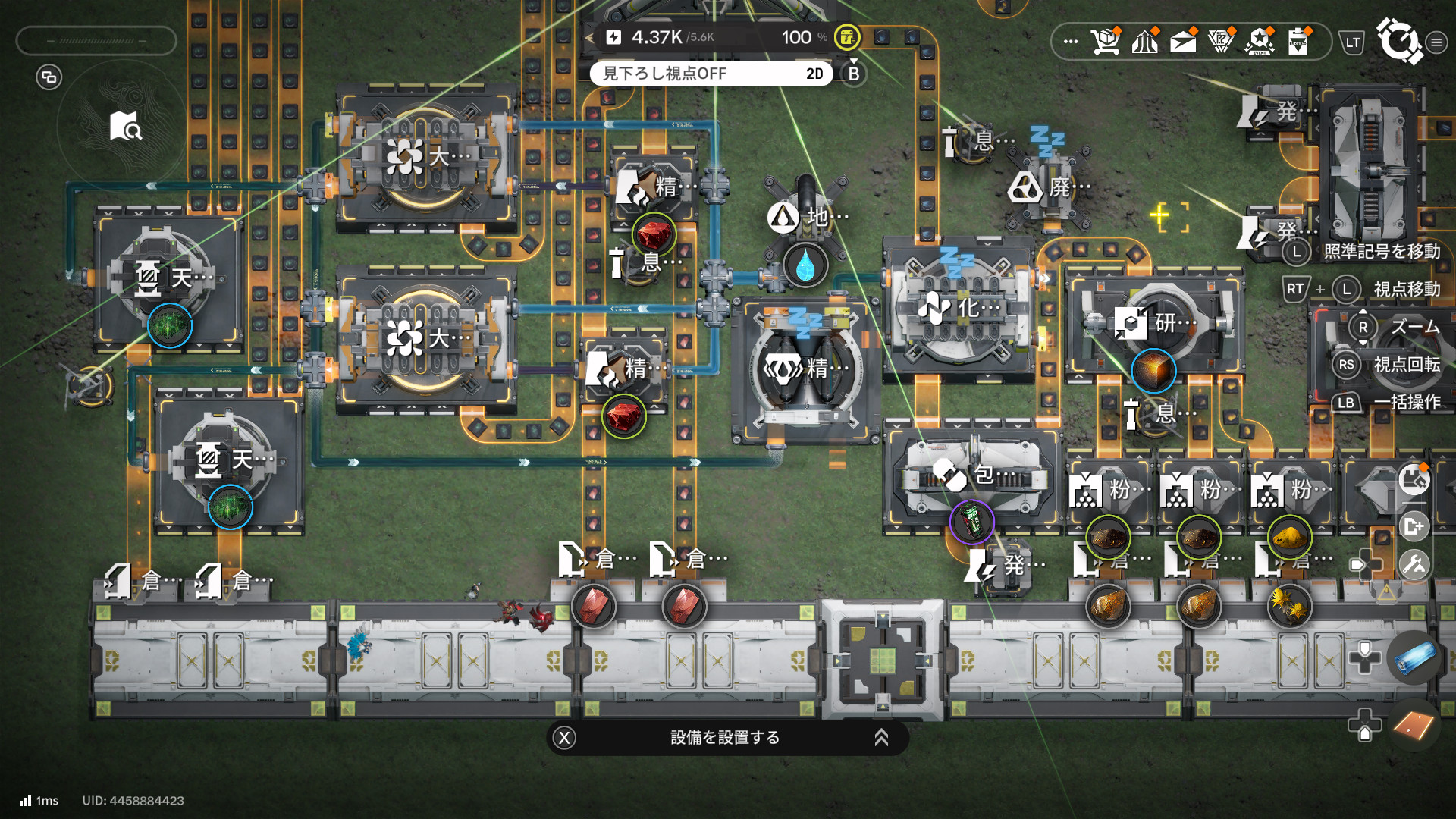The image size is (1456, 819).
Task: Open the upward-arrows upgrade icon
Action: click(x=1144, y=42)
